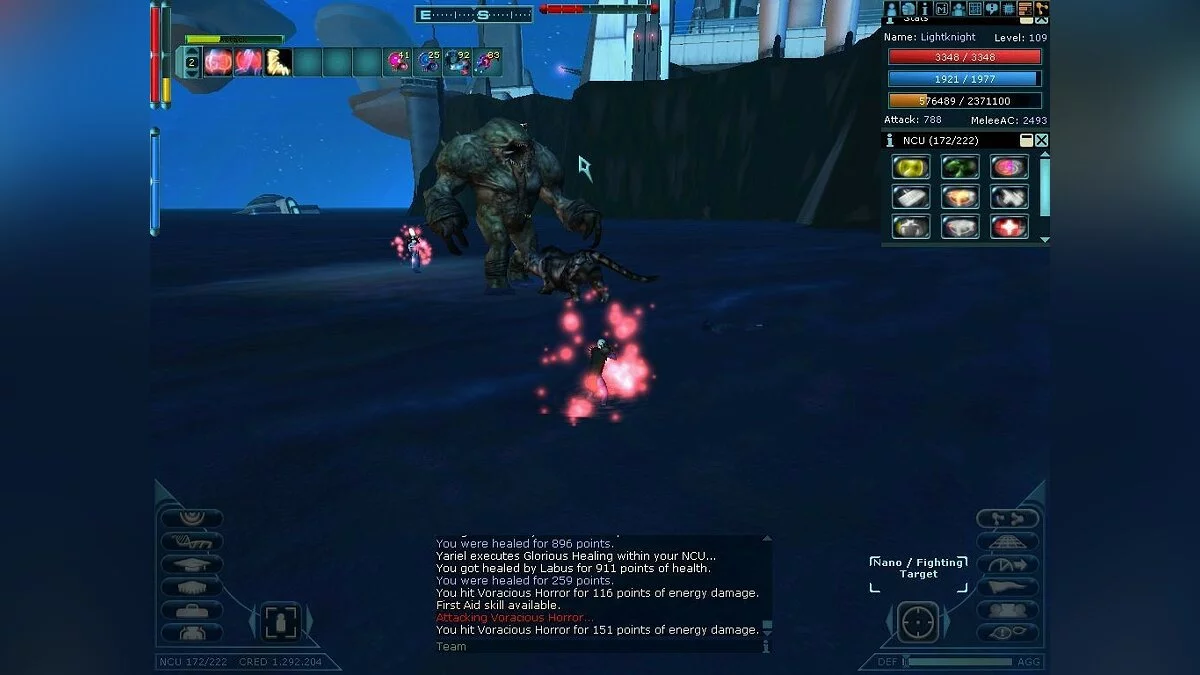Open the team members button

coord(958,9)
